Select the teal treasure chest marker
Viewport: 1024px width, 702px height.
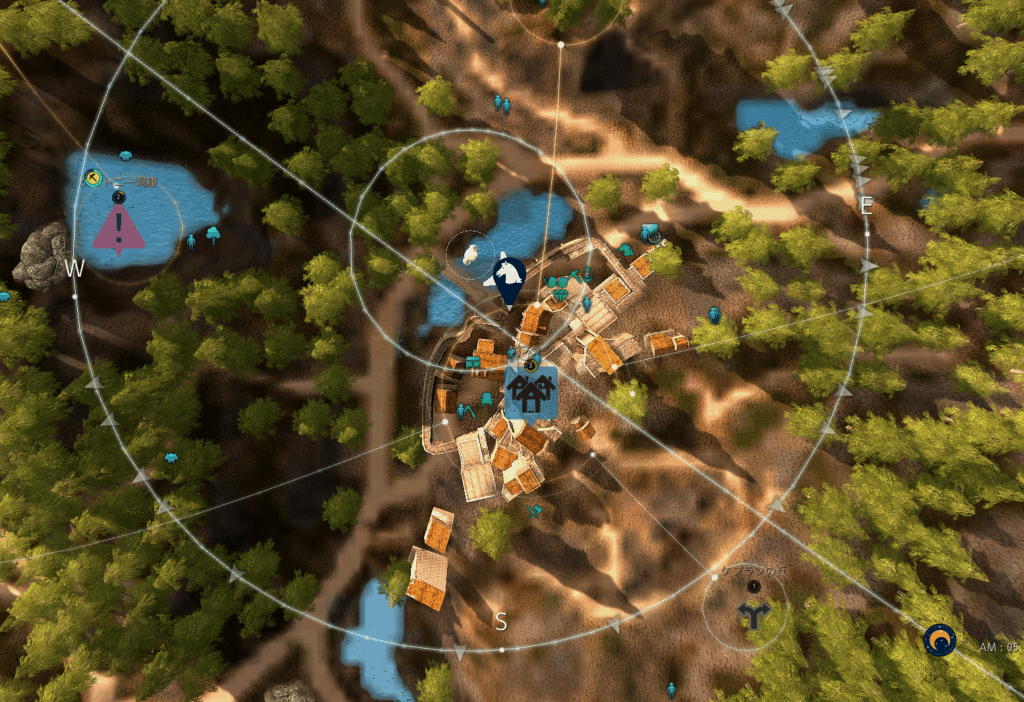[472, 361]
